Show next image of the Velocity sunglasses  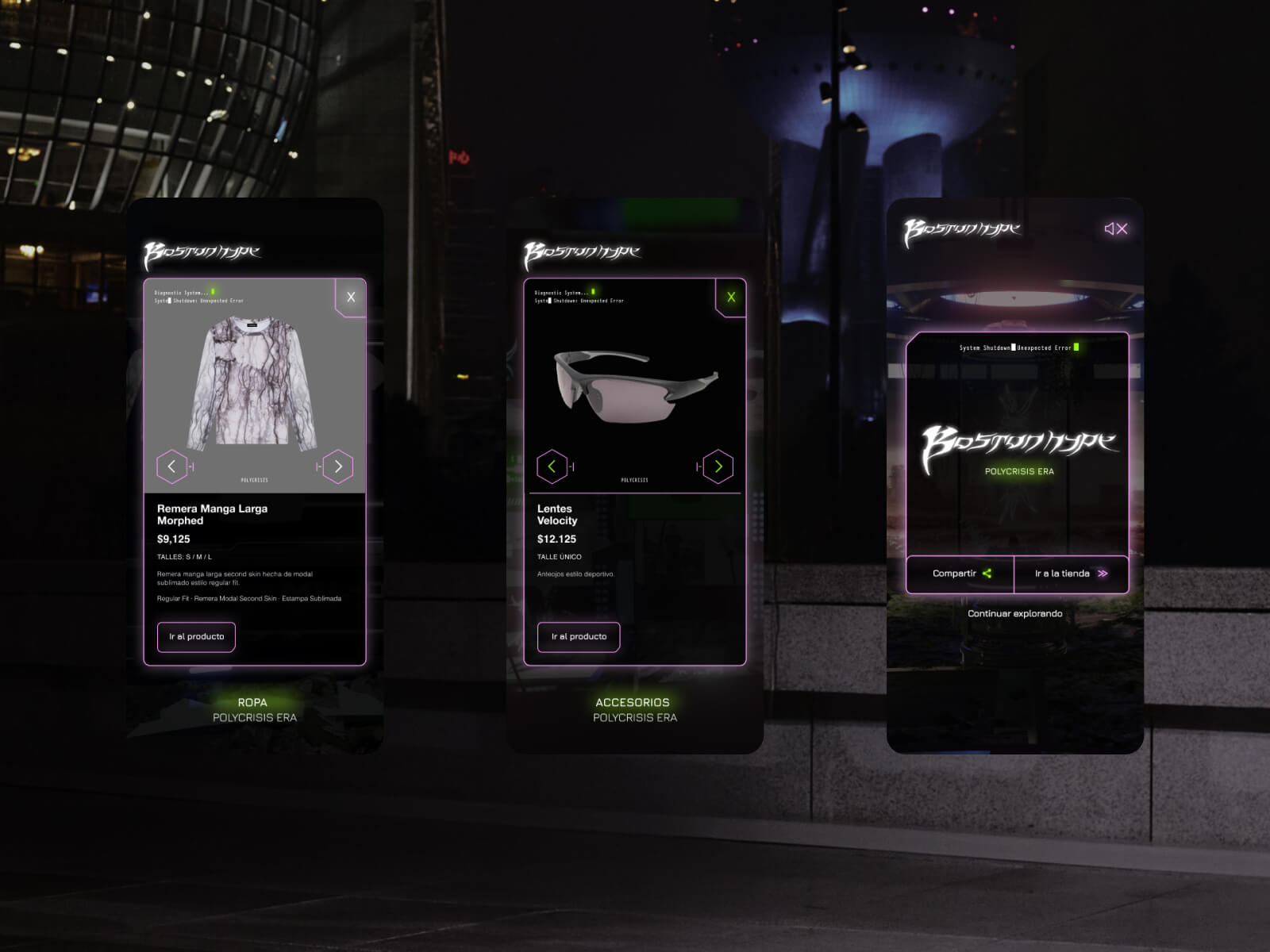(x=718, y=466)
